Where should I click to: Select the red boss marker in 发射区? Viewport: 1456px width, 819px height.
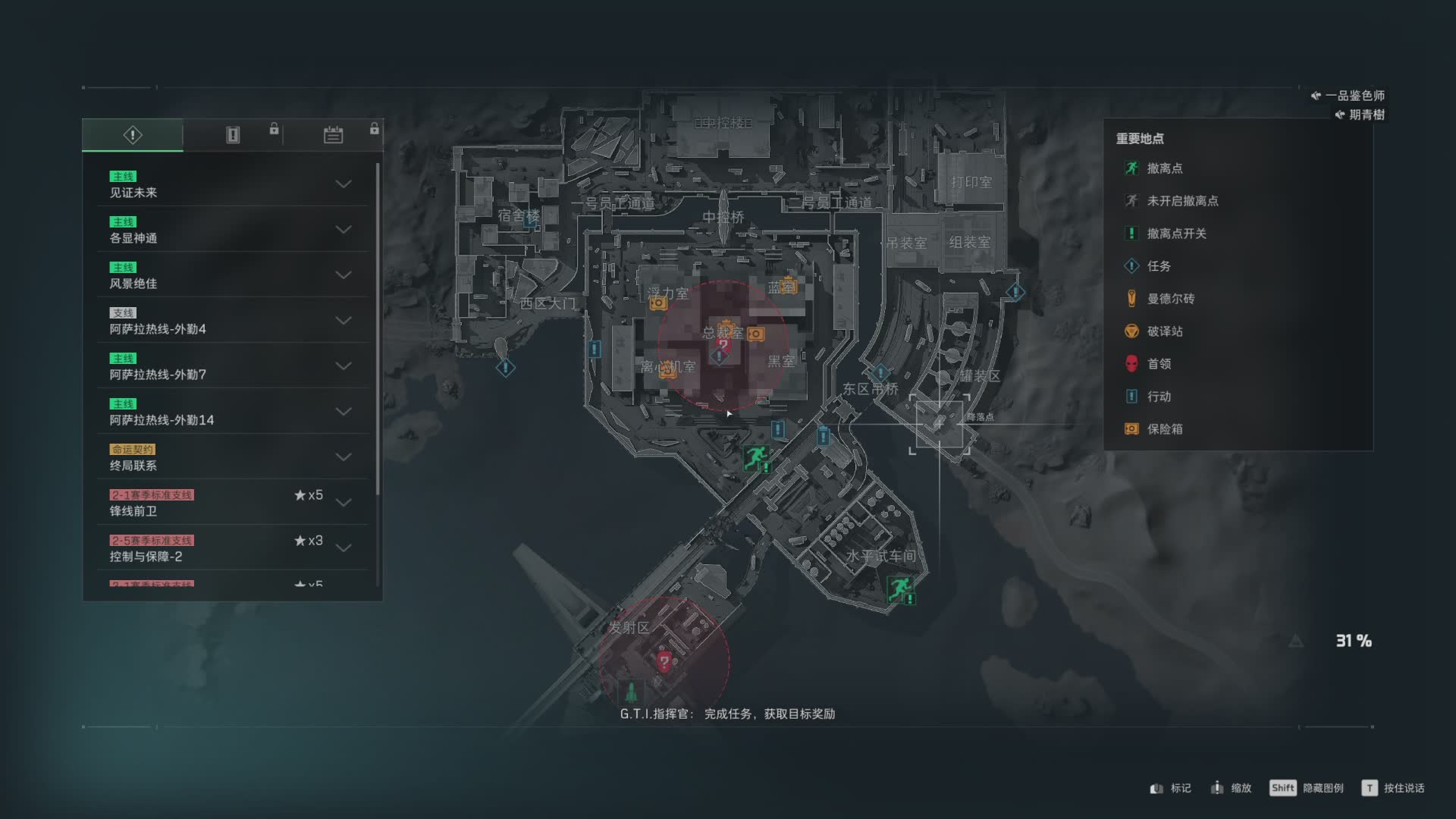pos(664,661)
